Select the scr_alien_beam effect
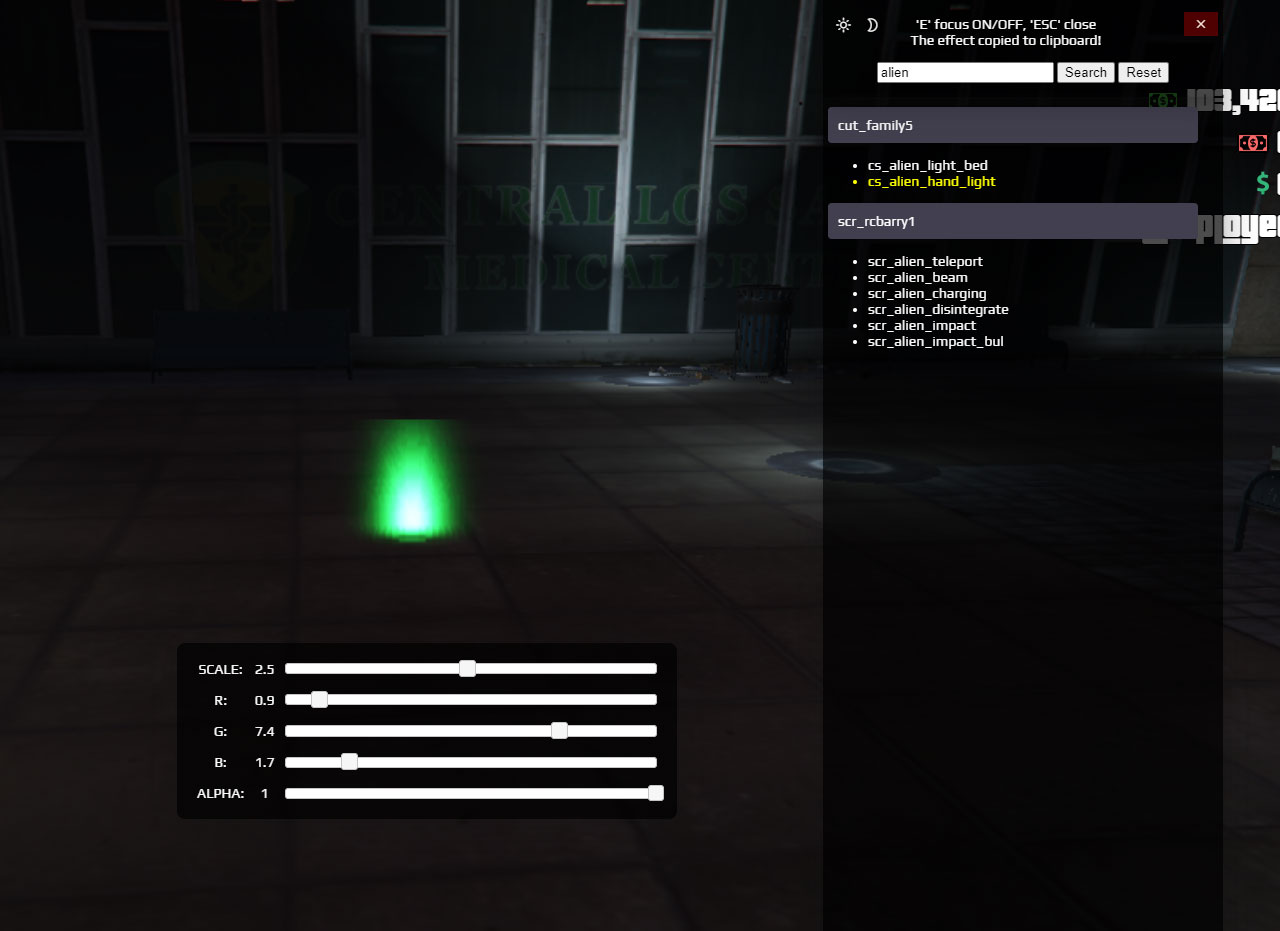 pyautogui.click(x=917, y=277)
